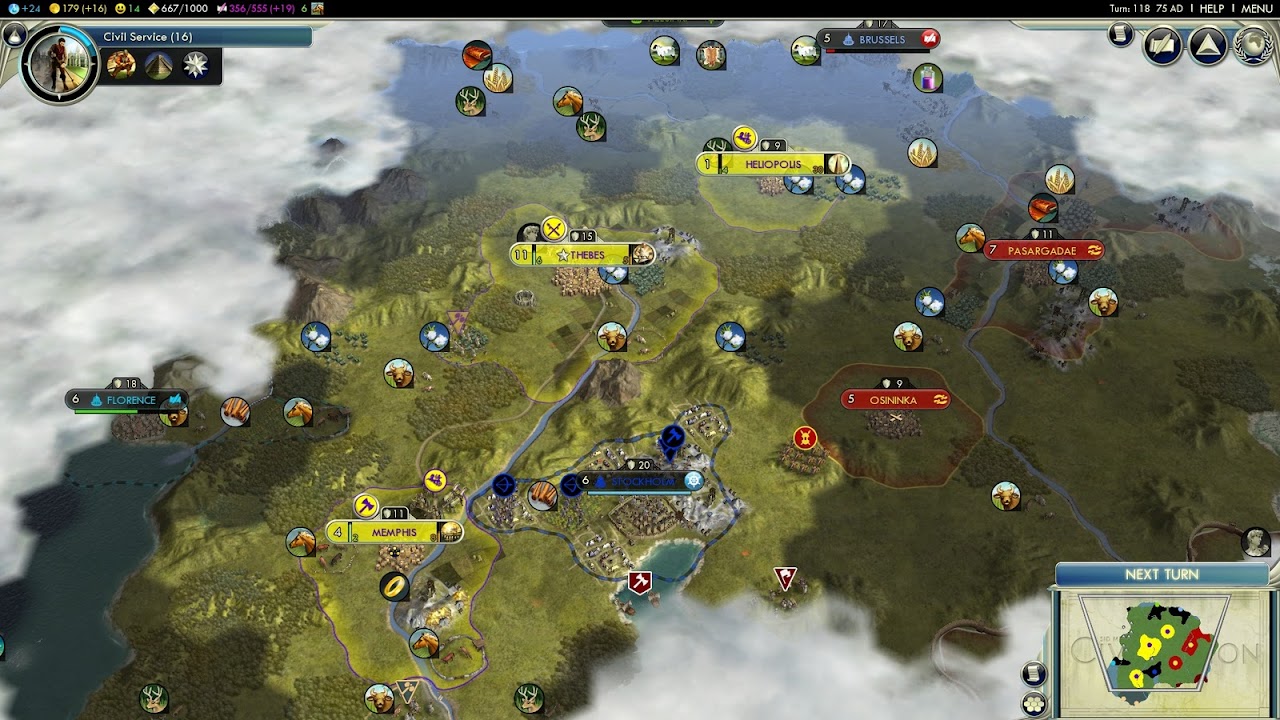The width and height of the screenshot is (1280, 720).
Task: Open the game Menu
Action: tap(1256, 8)
